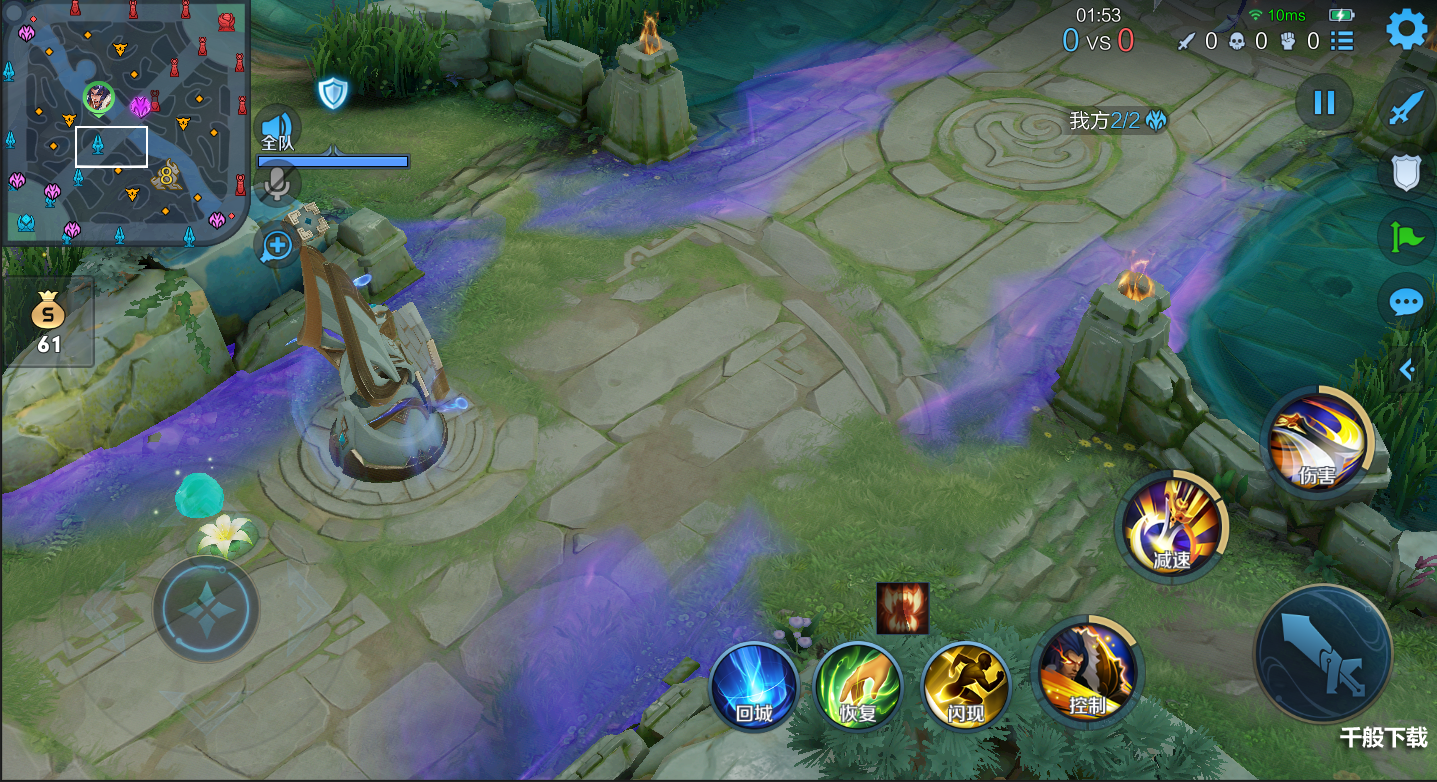Tap the virtual movement joystick
The height and width of the screenshot is (782, 1437).
[x=206, y=608]
